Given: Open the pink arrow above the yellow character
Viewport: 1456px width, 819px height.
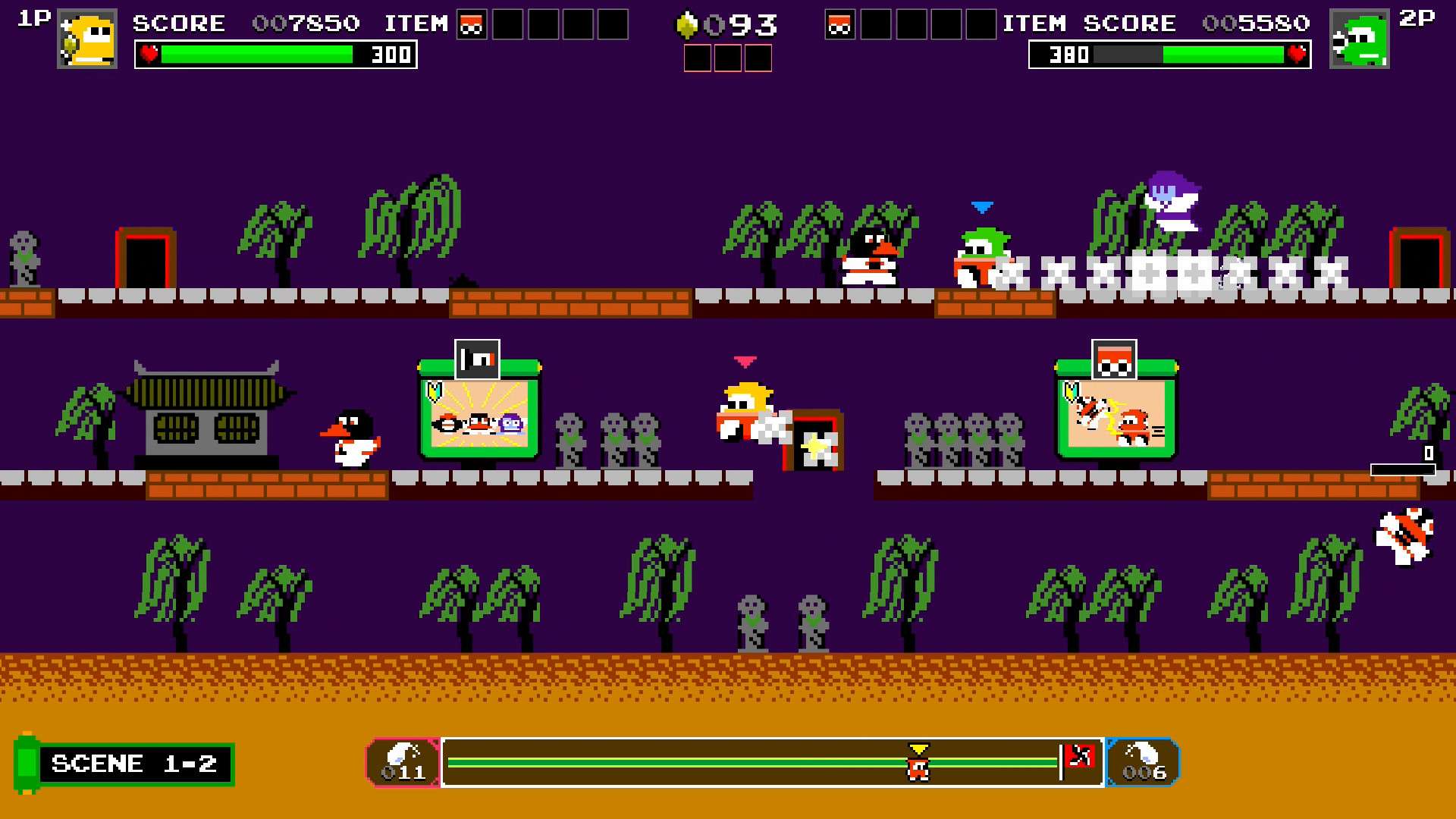Looking at the screenshot, I should coord(744,362).
